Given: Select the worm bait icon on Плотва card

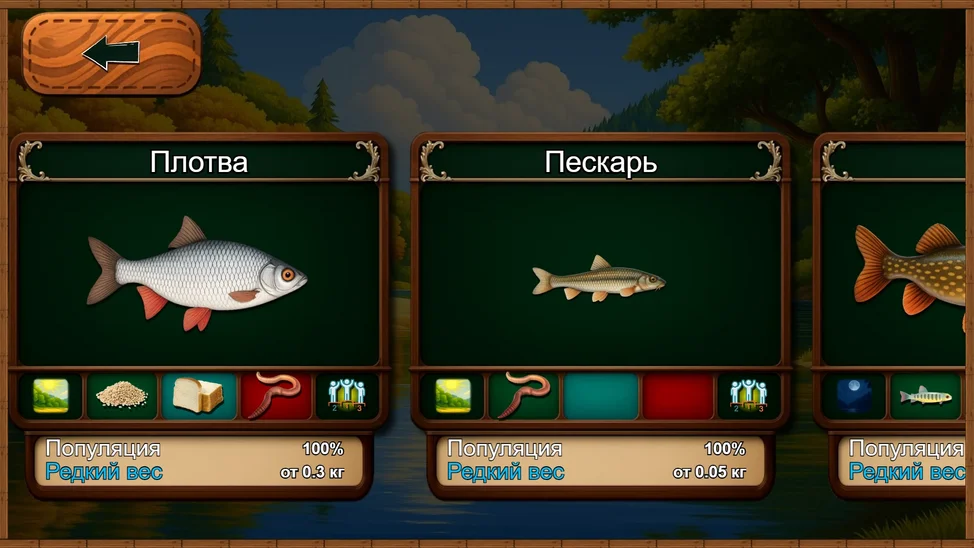Looking at the screenshot, I should click(276, 397).
